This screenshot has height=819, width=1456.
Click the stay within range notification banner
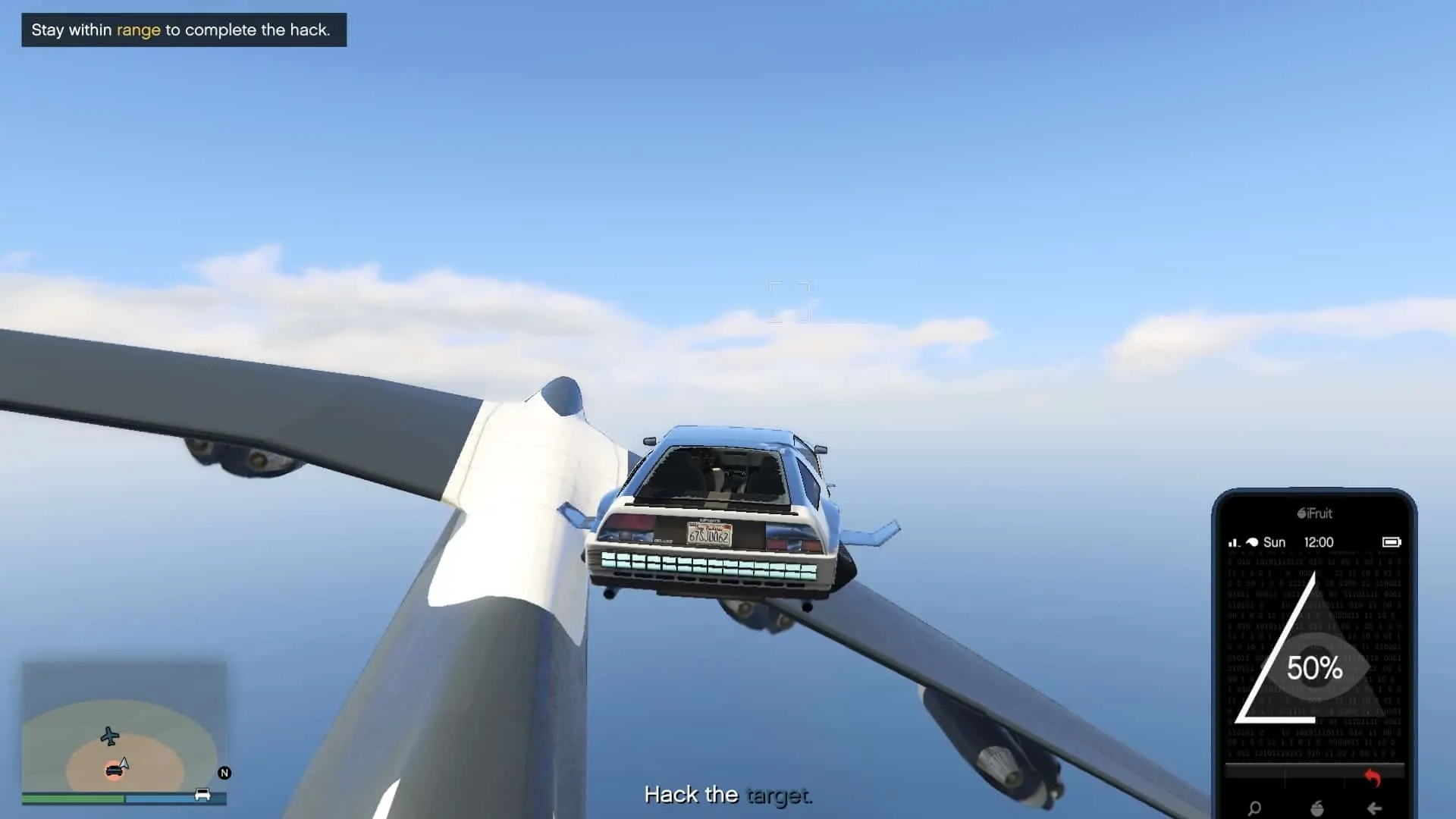(x=182, y=30)
